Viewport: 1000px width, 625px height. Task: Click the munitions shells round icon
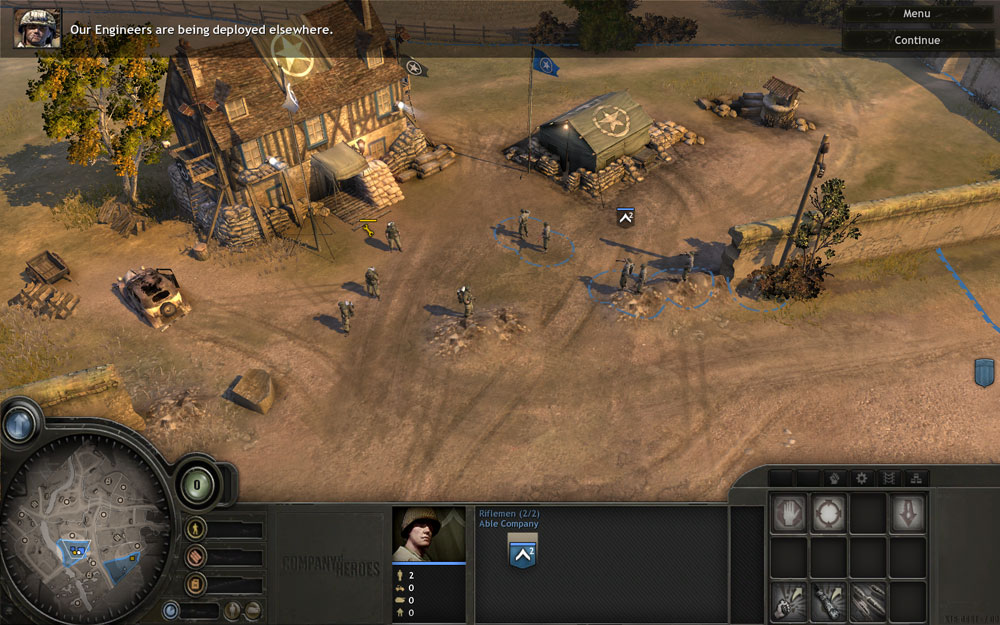coord(197,557)
